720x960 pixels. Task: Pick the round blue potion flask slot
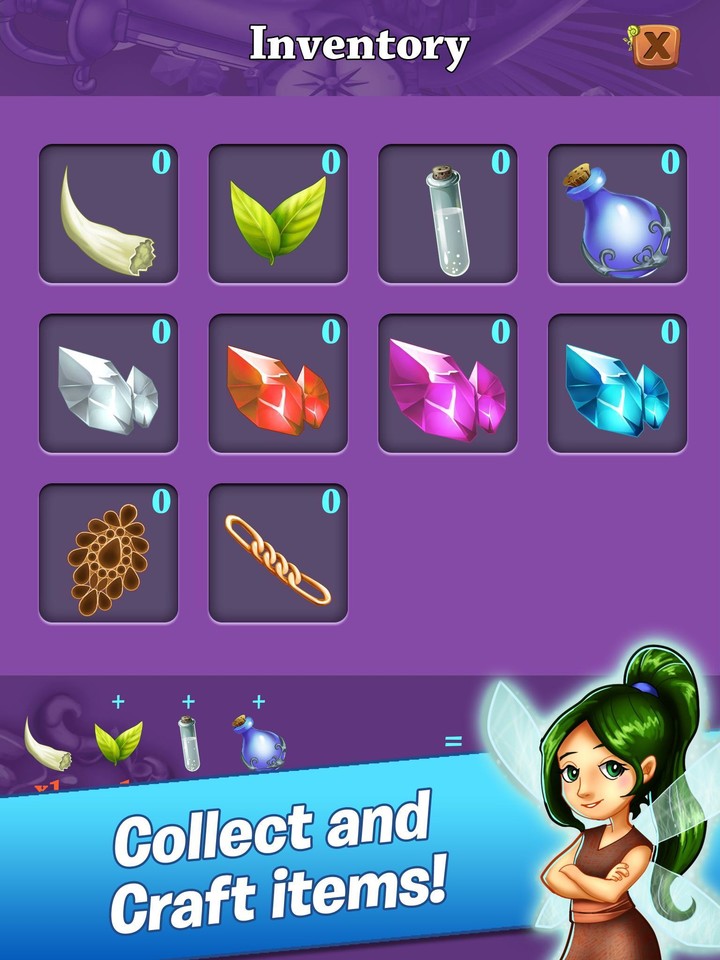(618, 214)
